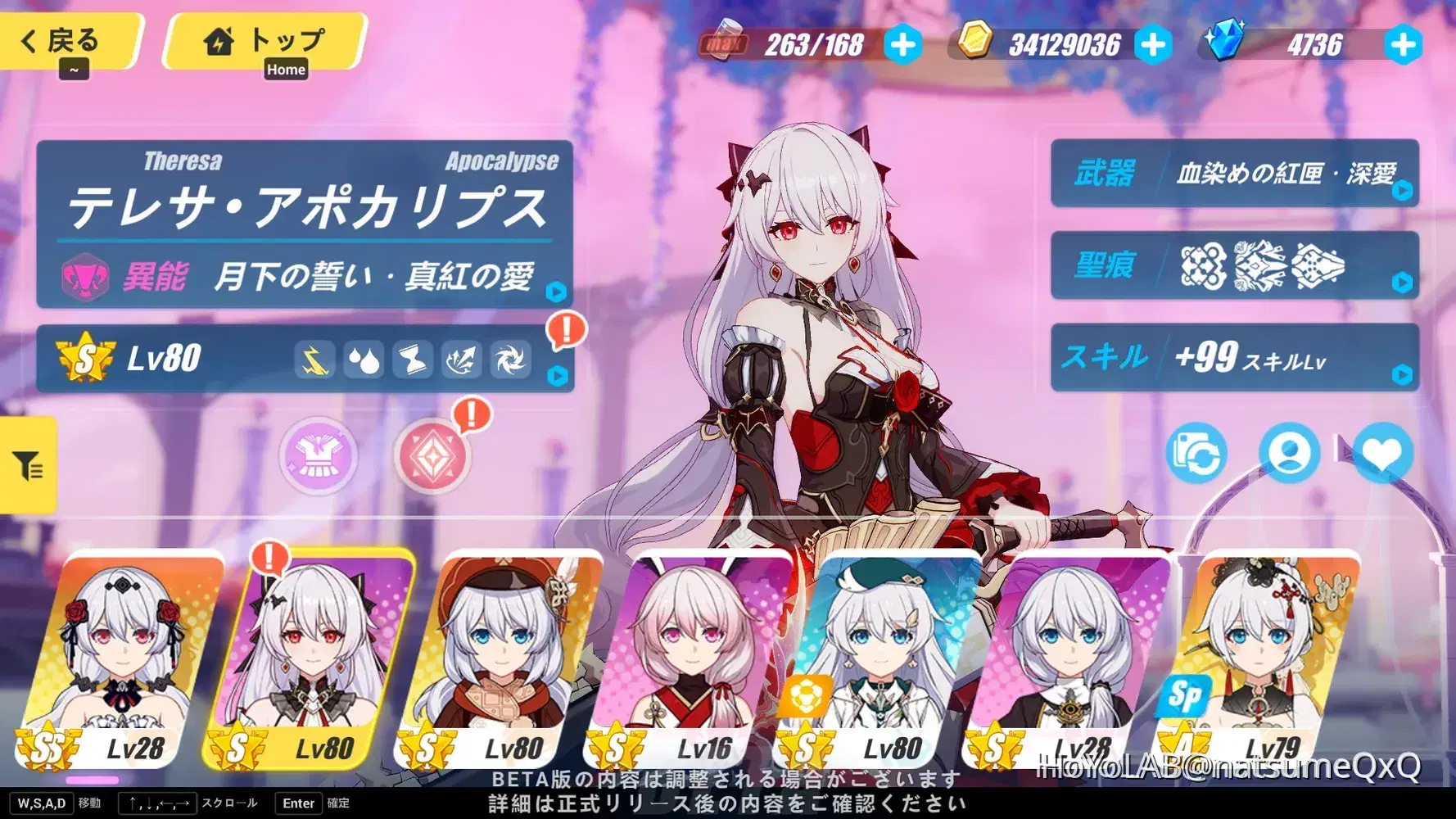This screenshot has height=819, width=1456.
Task: Select the hourglass time-slow icon
Action: [413, 360]
